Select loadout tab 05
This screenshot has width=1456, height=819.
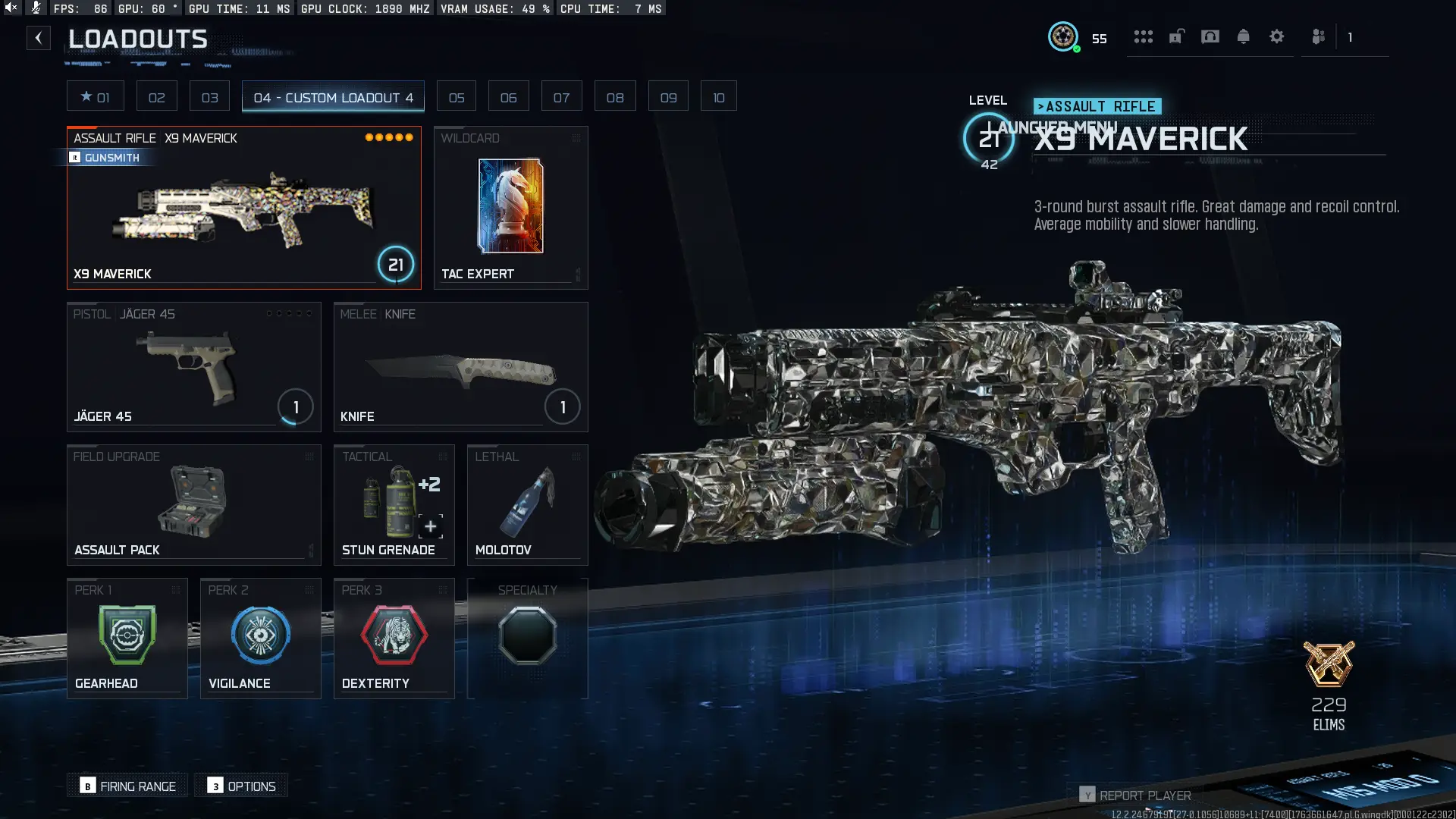pyautogui.click(x=456, y=96)
